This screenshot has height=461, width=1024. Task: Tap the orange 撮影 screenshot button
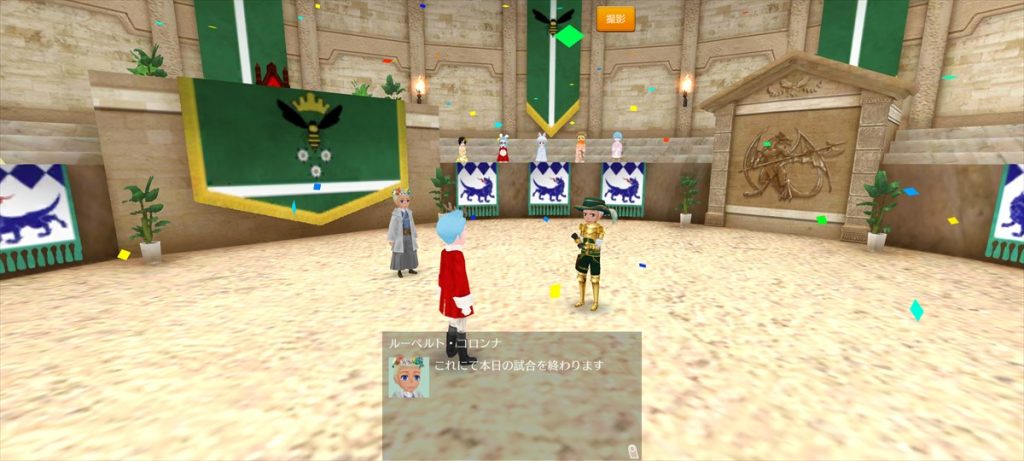coord(615,18)
